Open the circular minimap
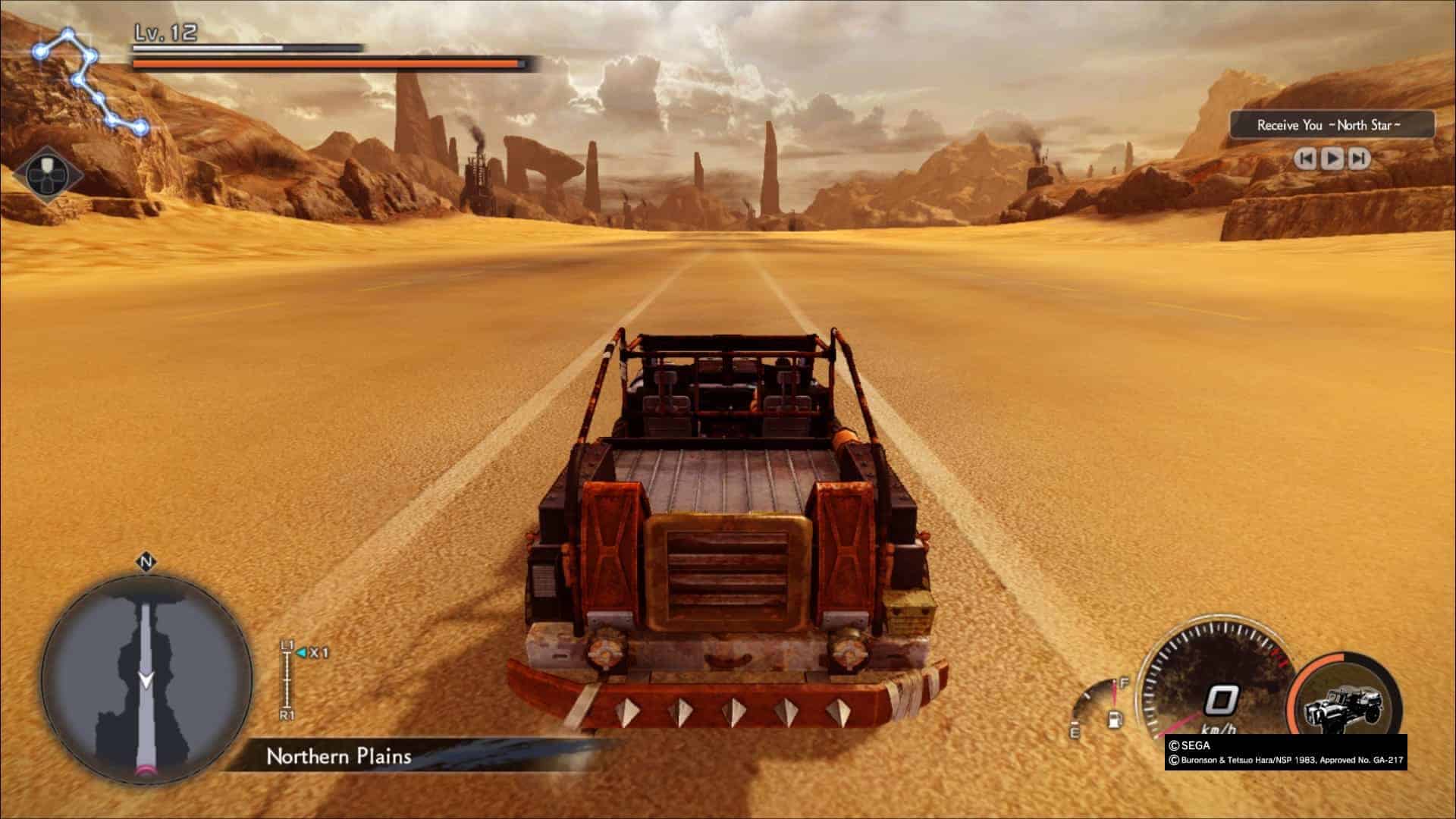Viewport: 1456px width, 819px height. tap(146, 677)
